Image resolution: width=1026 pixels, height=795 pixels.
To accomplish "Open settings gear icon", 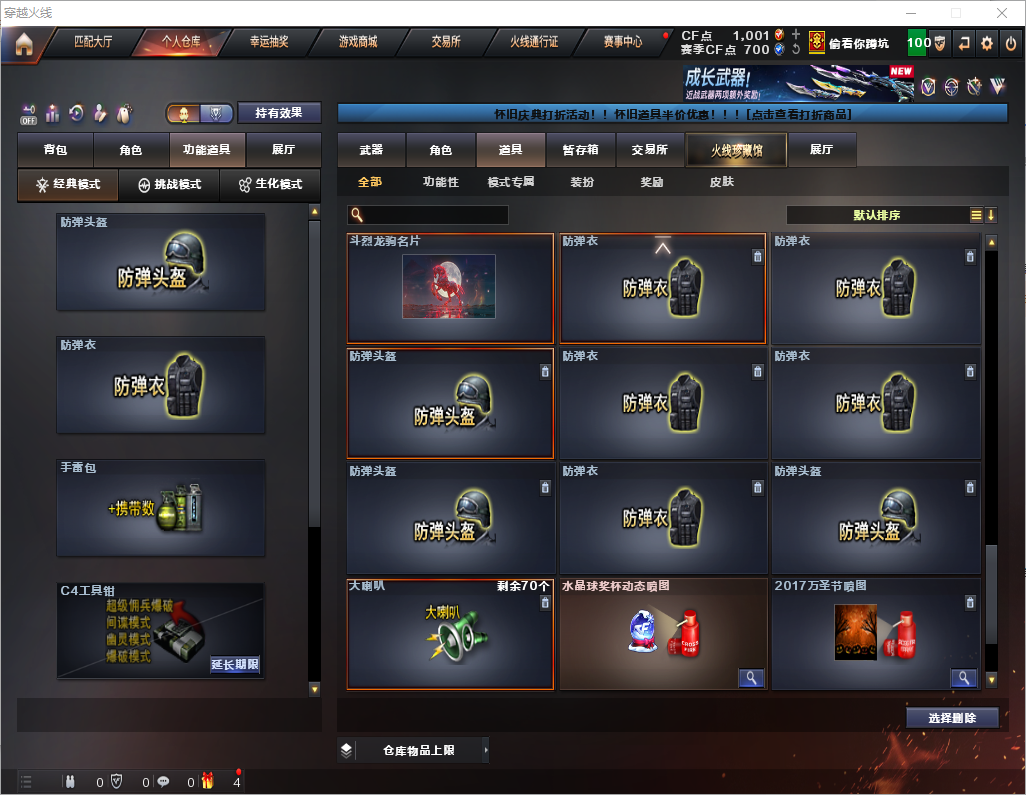I will [x=987, y=43].
